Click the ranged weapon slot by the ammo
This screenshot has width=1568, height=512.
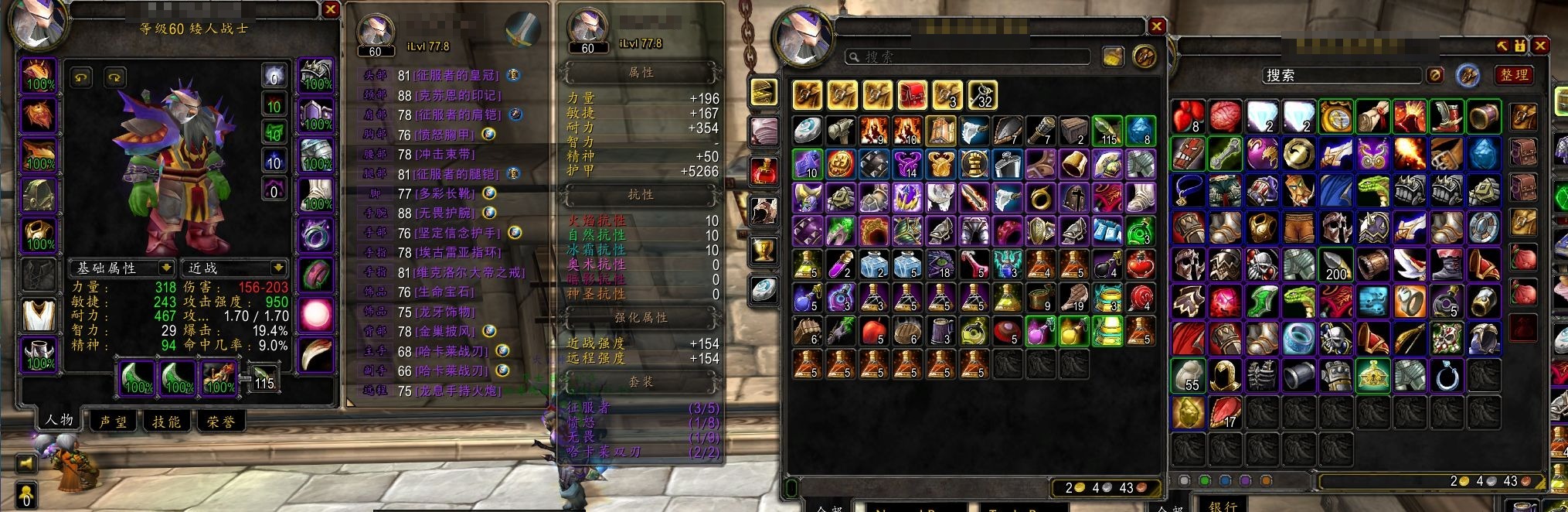(219, 378)
